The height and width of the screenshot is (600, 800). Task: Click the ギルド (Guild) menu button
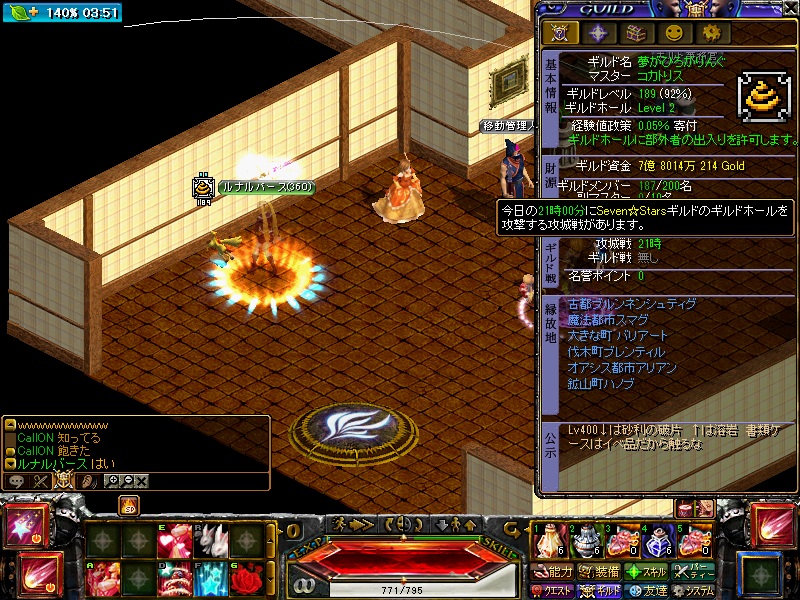[x=600, y=591]
